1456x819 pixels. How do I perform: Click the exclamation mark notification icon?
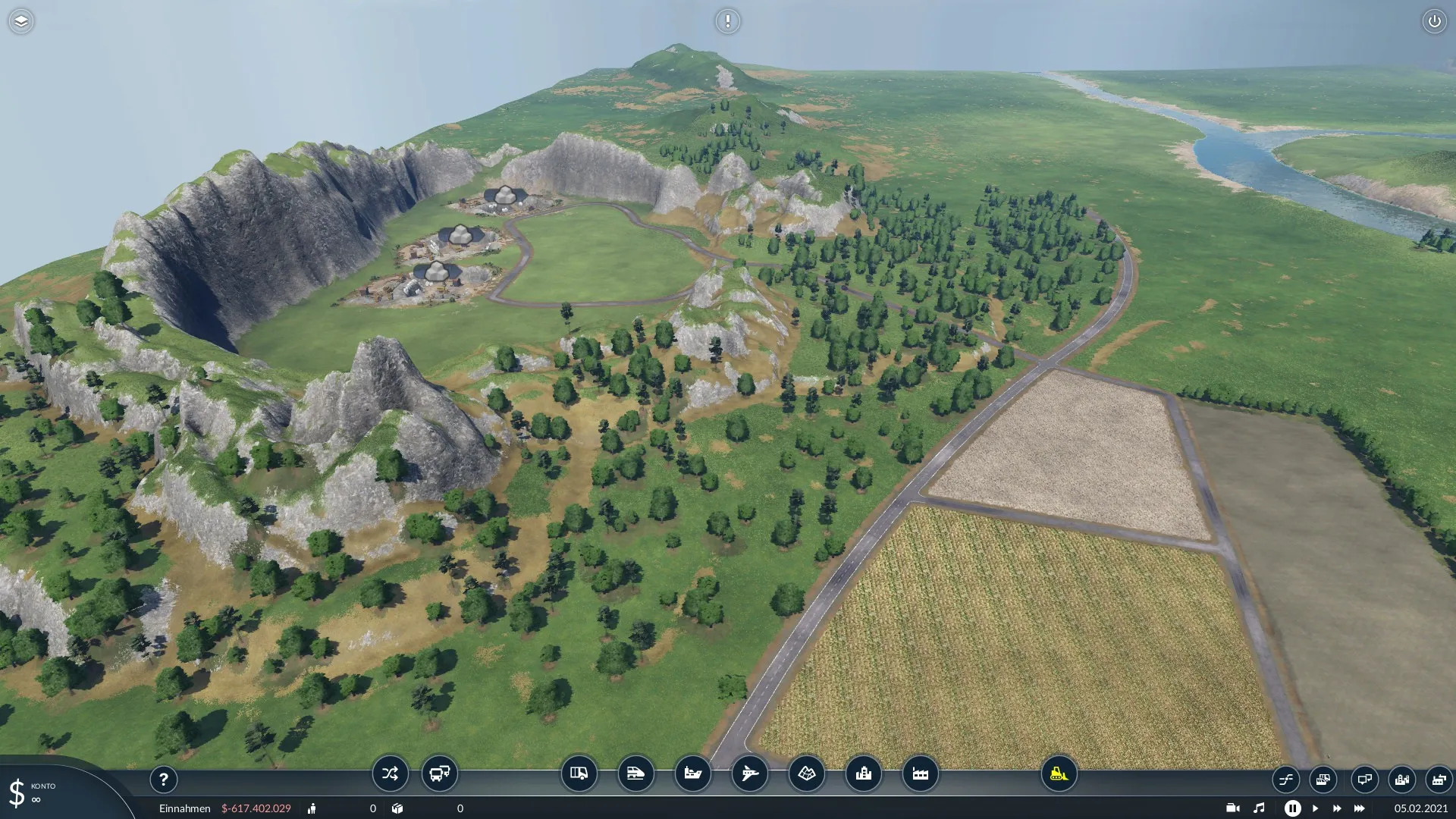[727, 21]
